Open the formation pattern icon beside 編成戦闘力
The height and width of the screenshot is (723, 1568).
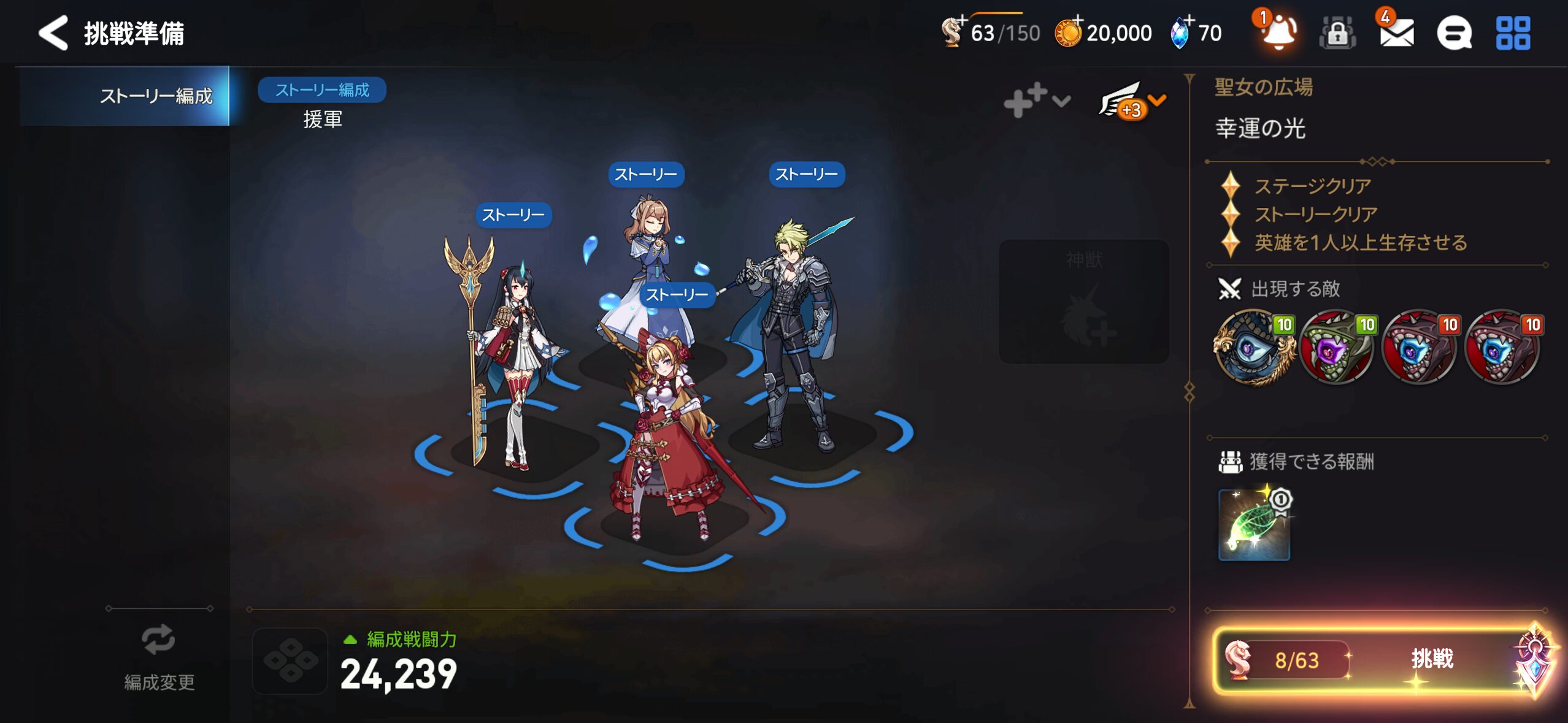[x=290, y=660]
